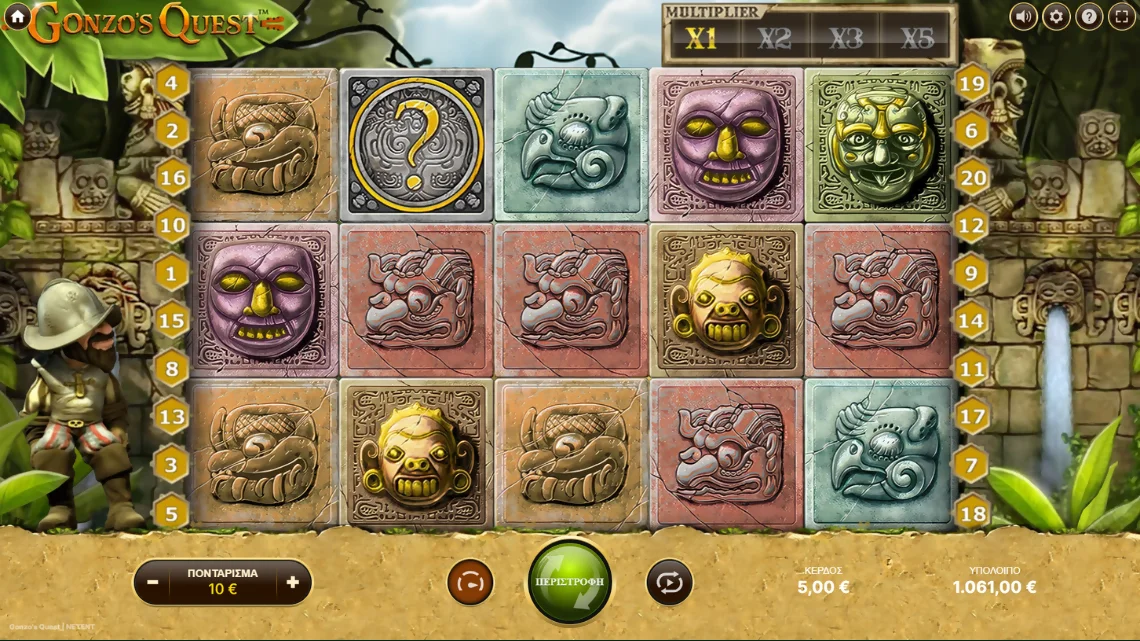Toggle the orange quick spin speedometer button
Viewport: 1140px width, 641px height.
click(470, 582)
